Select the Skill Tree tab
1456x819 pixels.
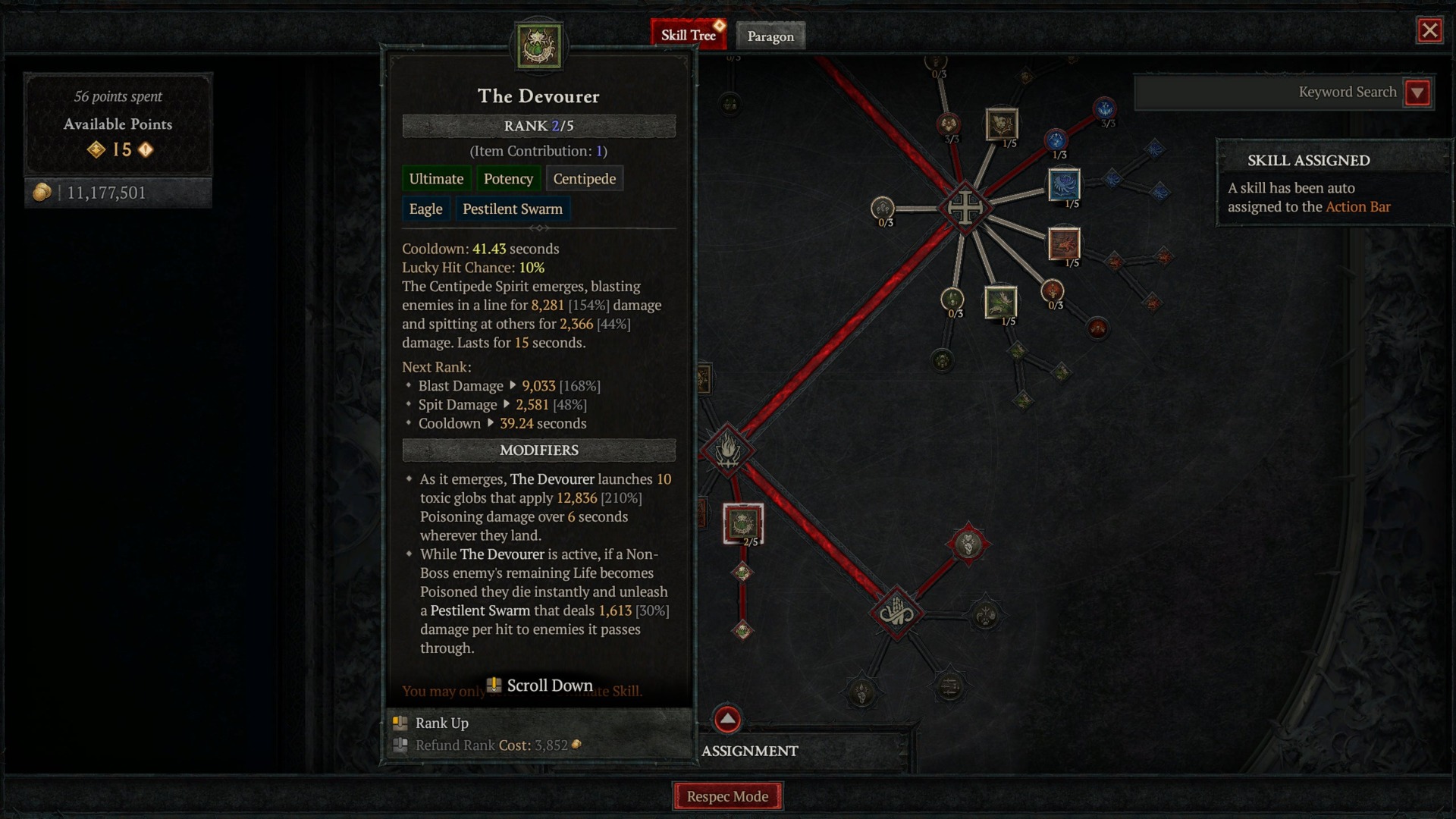tap(688, 35)
